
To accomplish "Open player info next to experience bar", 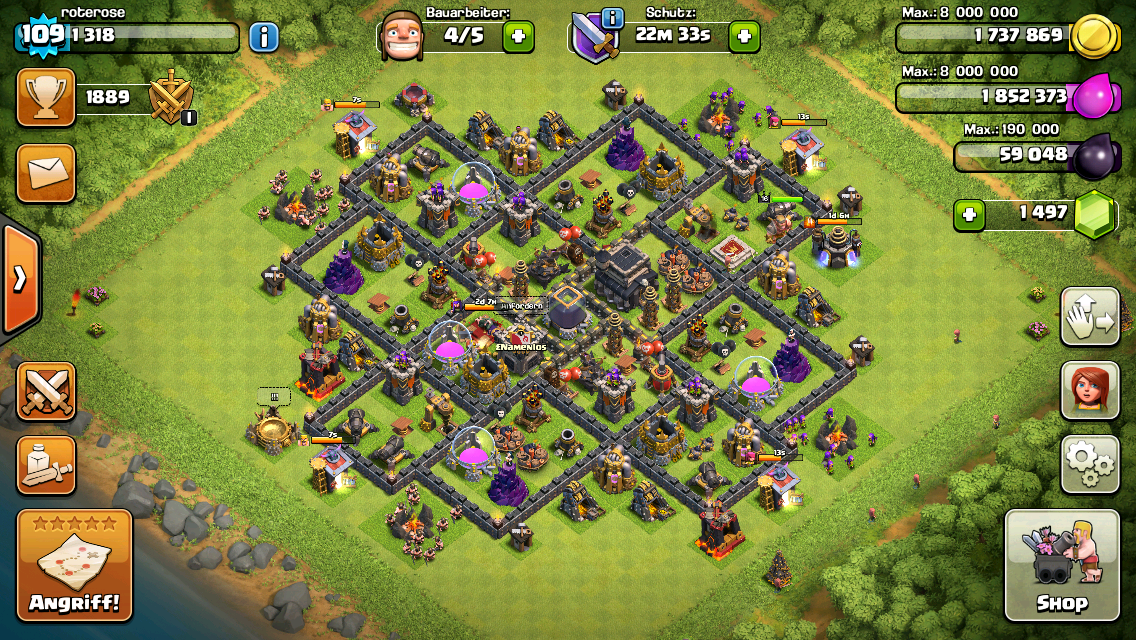I will [263, 37].
